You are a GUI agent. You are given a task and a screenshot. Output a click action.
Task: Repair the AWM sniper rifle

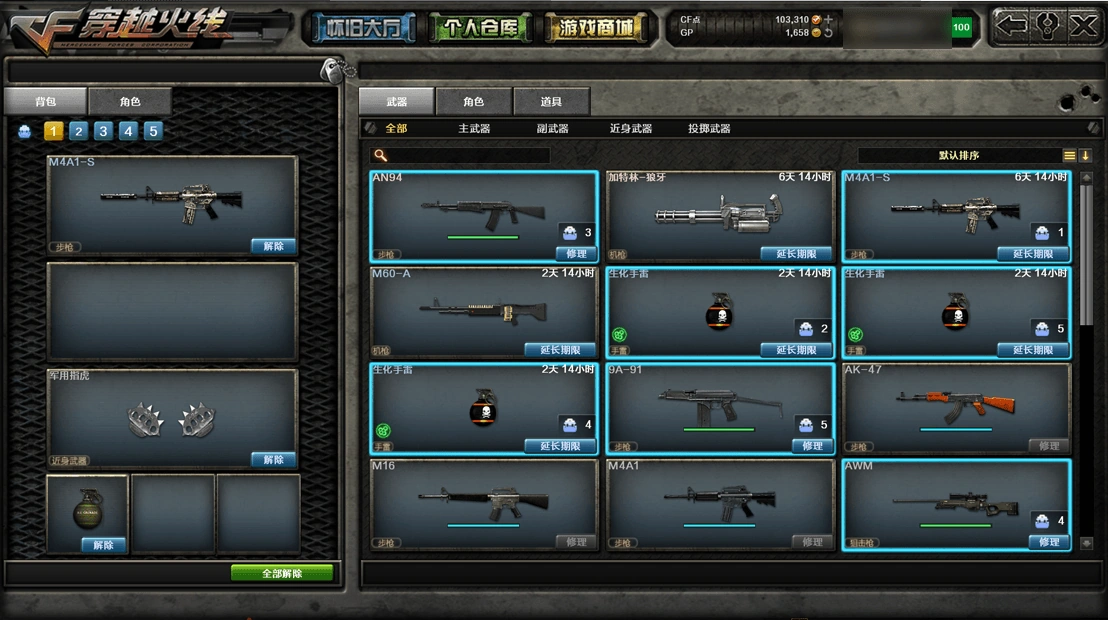tap(1048, 542)
